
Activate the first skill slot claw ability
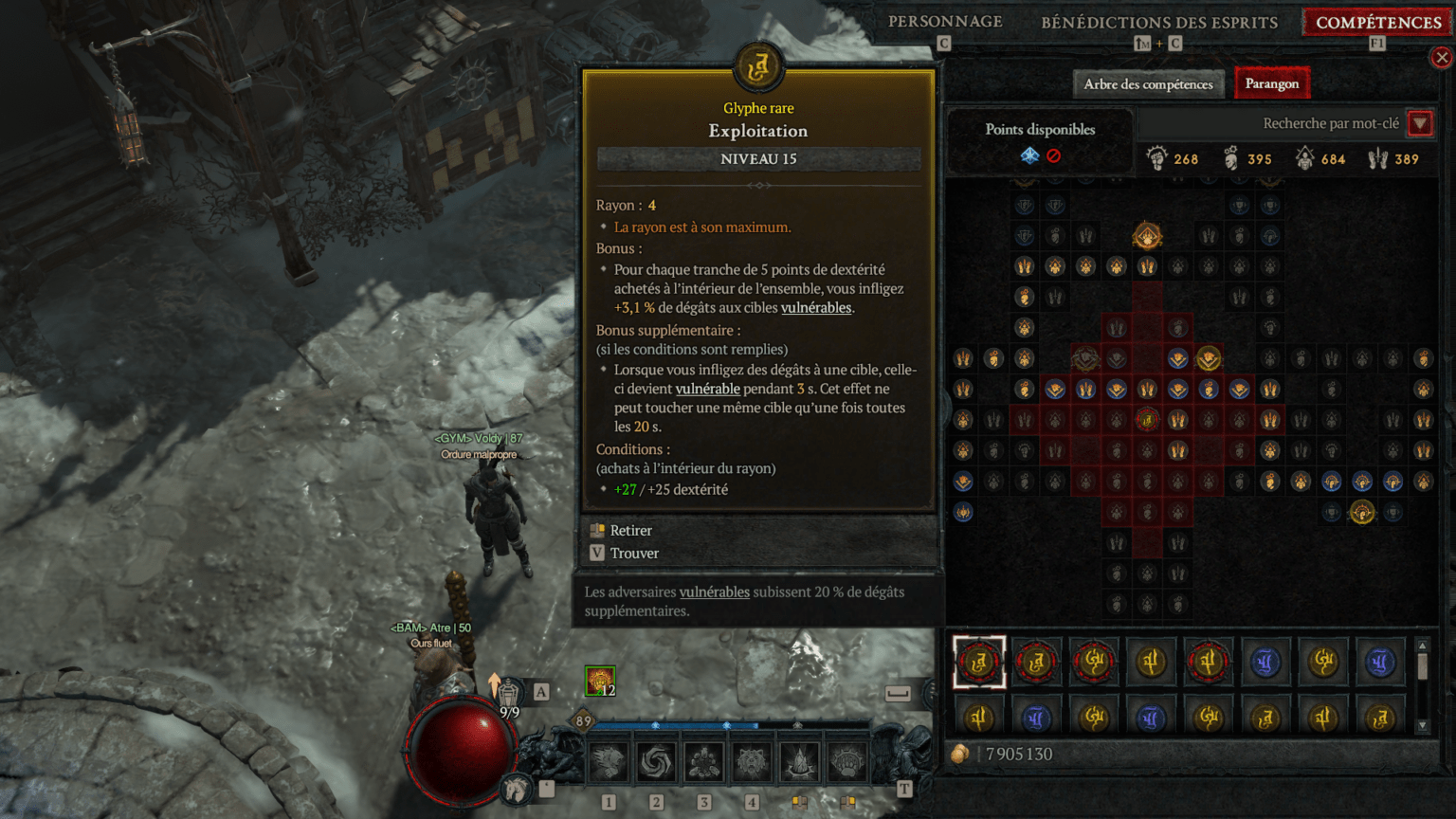[x=609, y=761]
